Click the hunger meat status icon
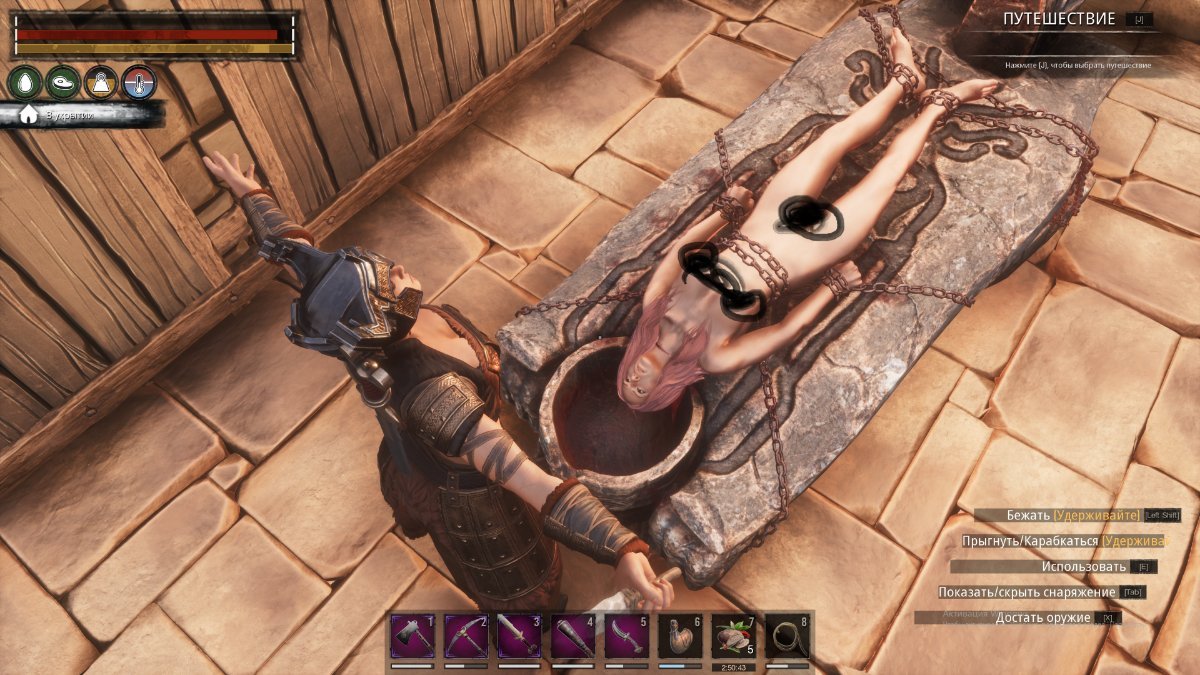The height and width of the screenshot is (675, 1200). (x=62, y=82)
